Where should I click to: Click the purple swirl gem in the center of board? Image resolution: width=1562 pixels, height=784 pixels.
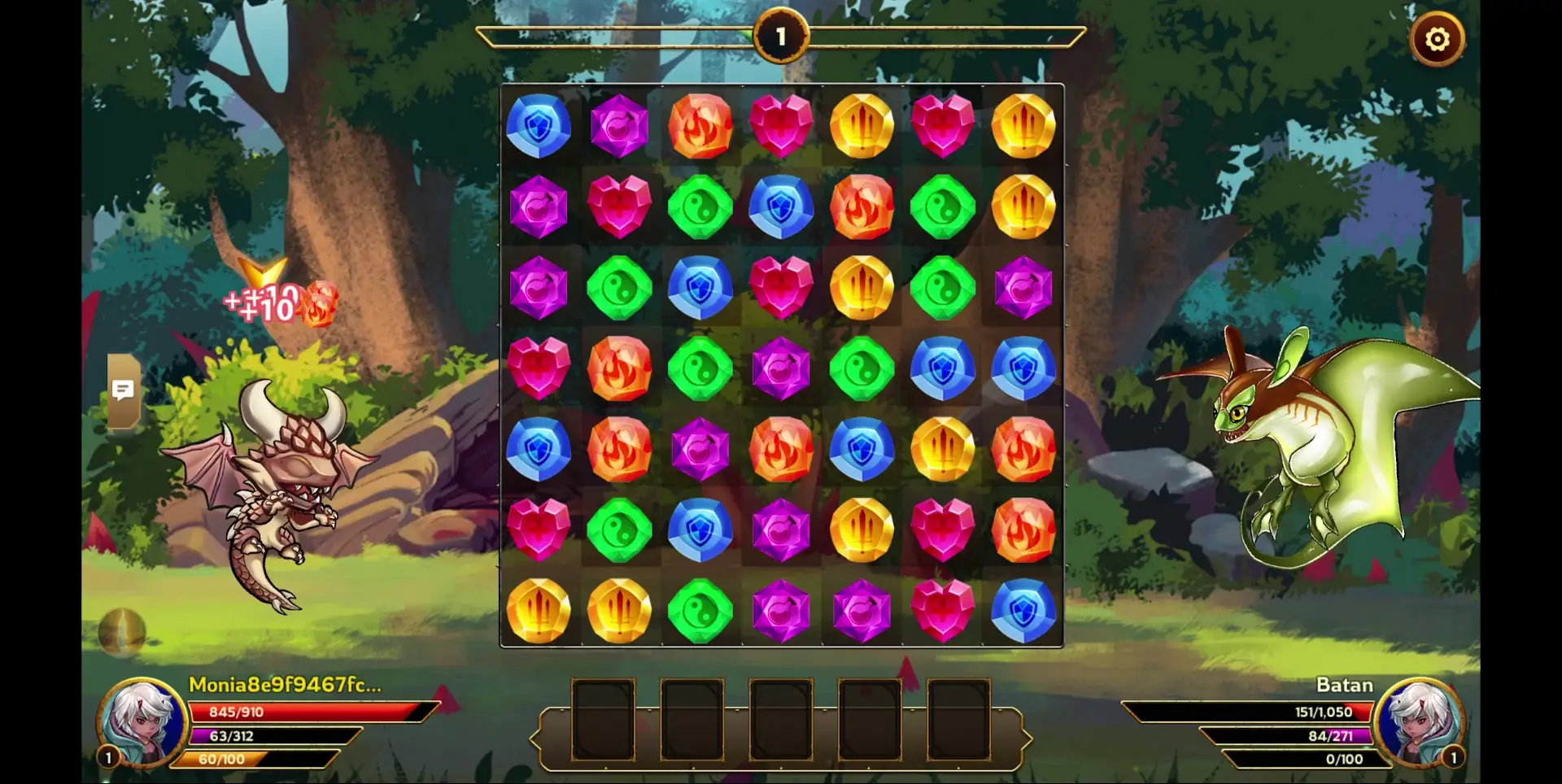(781, 368)
